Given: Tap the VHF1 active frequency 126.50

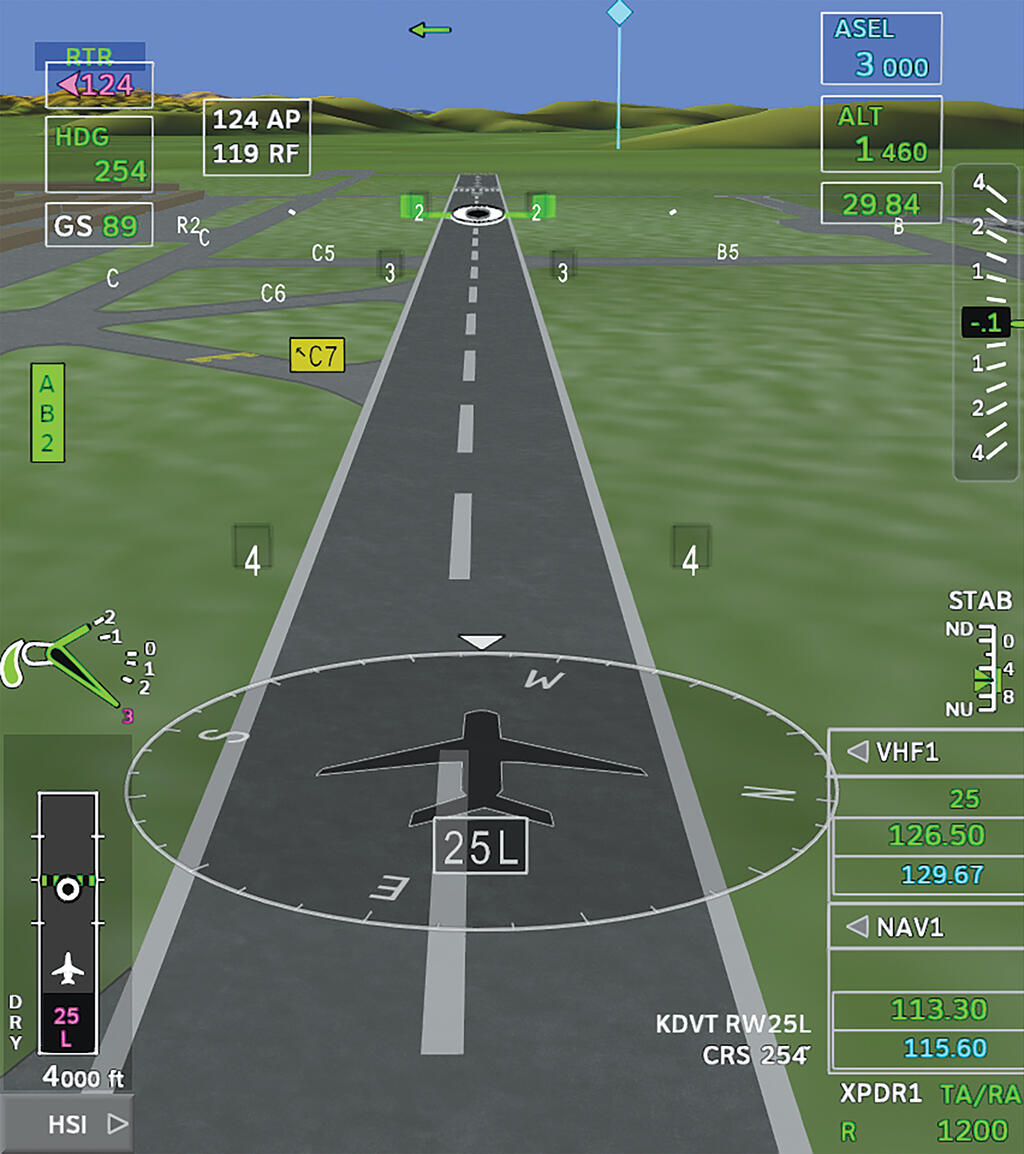Looking at the screenshot, I should click(937, 835).
